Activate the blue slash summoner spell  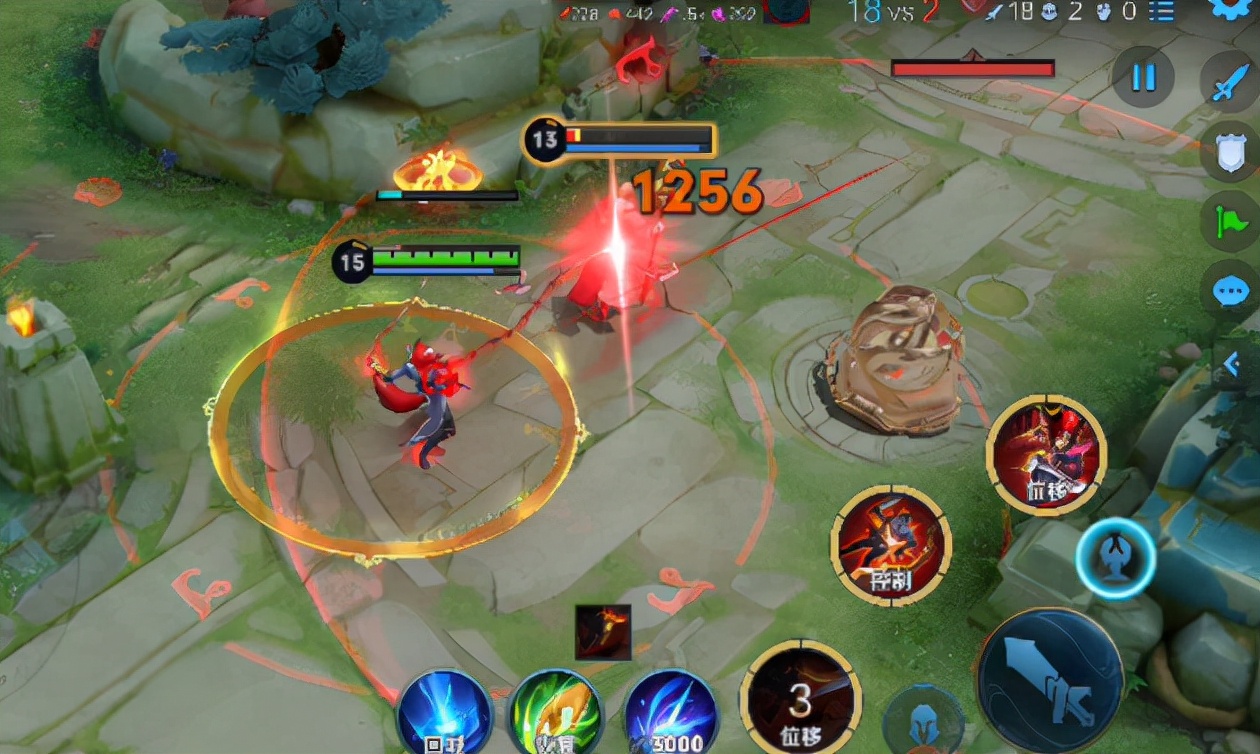pos(670,714)
